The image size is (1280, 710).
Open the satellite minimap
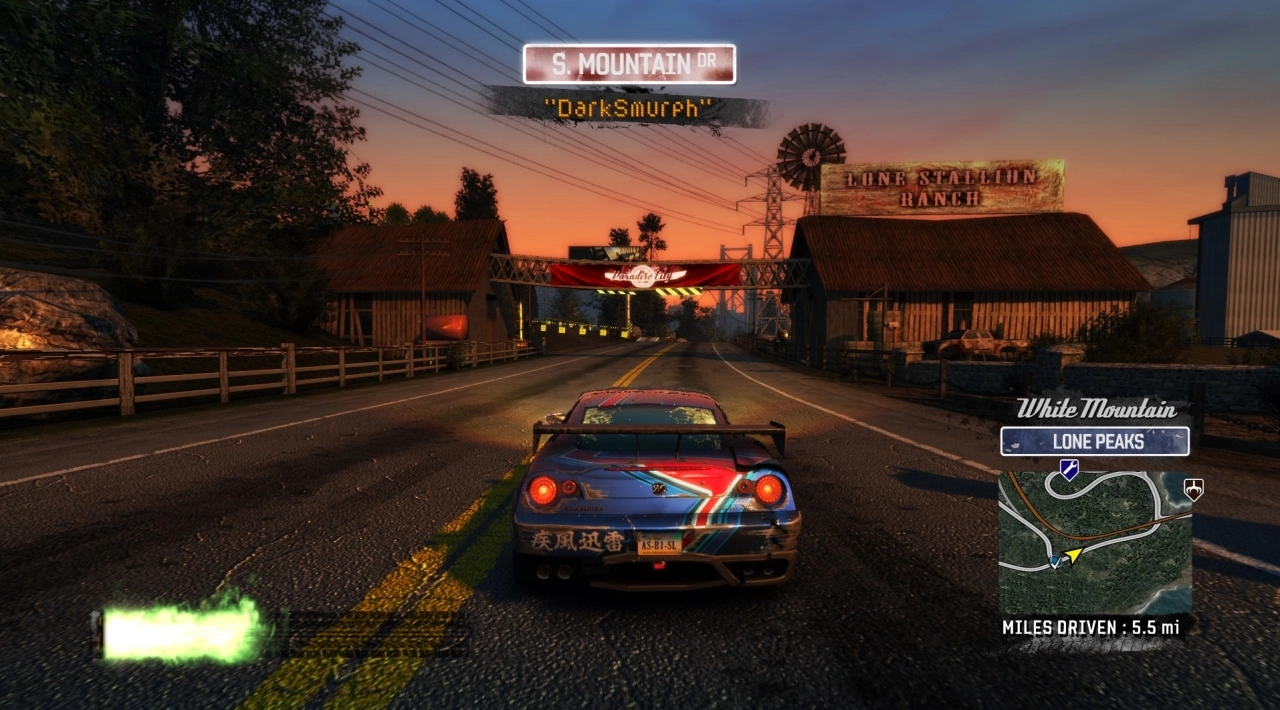(x=1094, y=541)
